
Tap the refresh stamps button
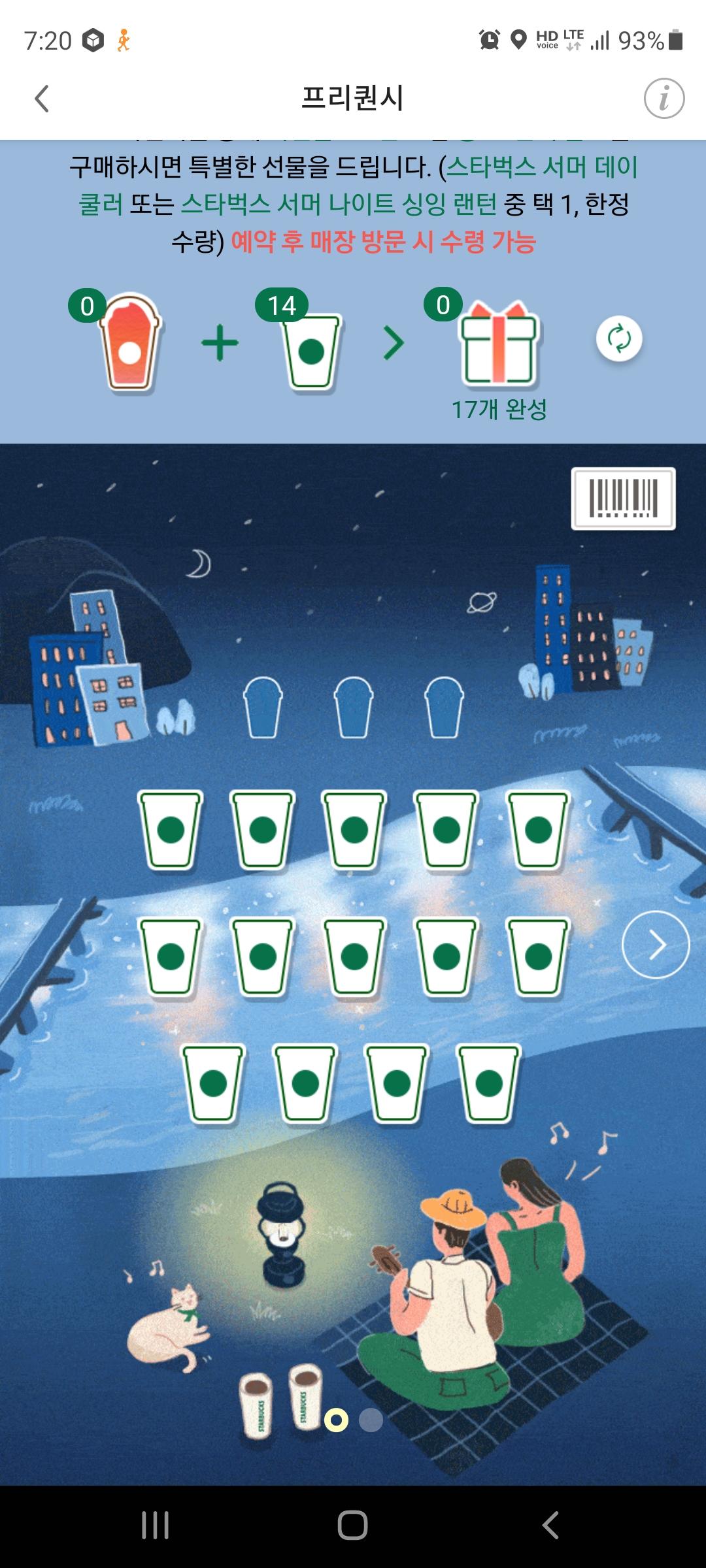[619, 338]
